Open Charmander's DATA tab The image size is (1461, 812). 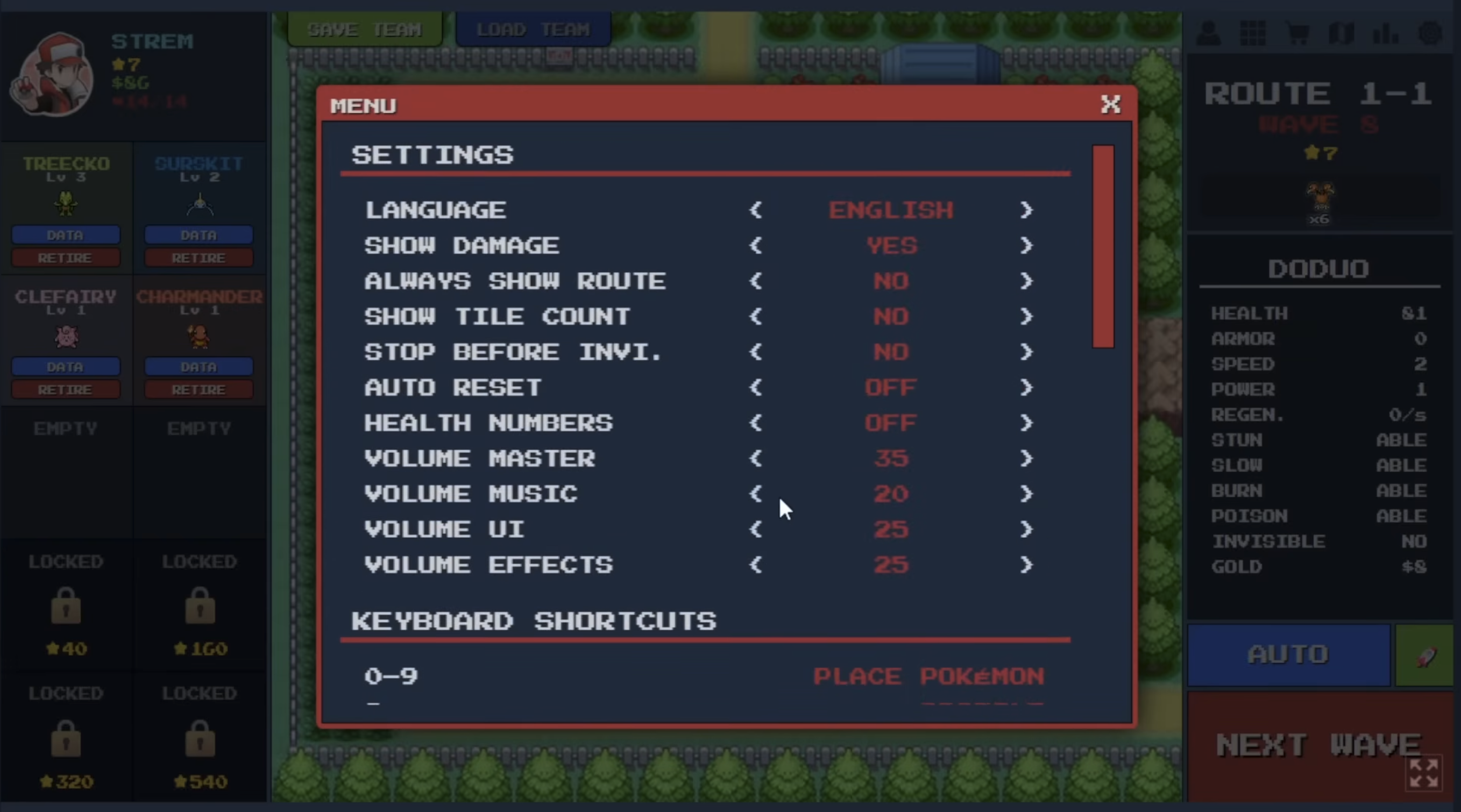pyautogui.click(x=198, y=366)
